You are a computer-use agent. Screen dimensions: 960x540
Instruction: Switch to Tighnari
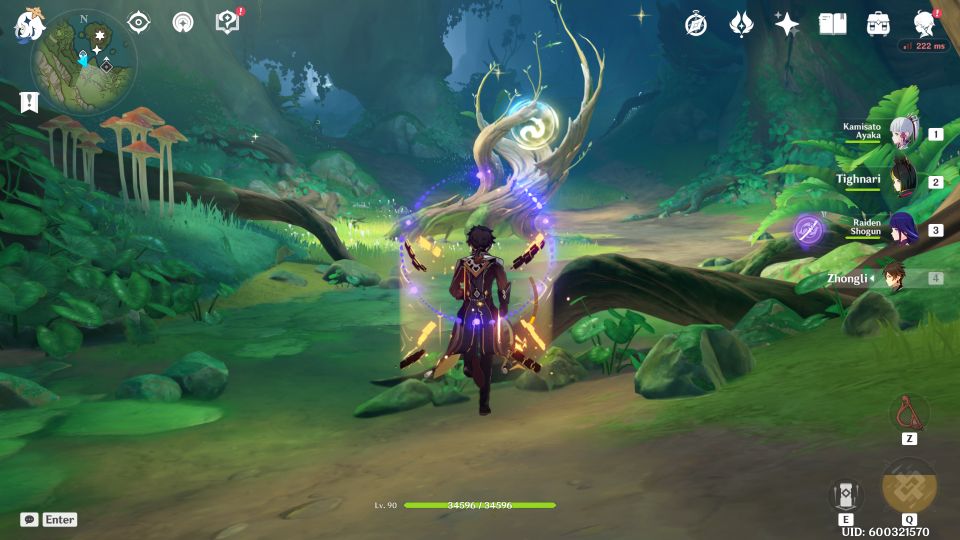[903, 181]
